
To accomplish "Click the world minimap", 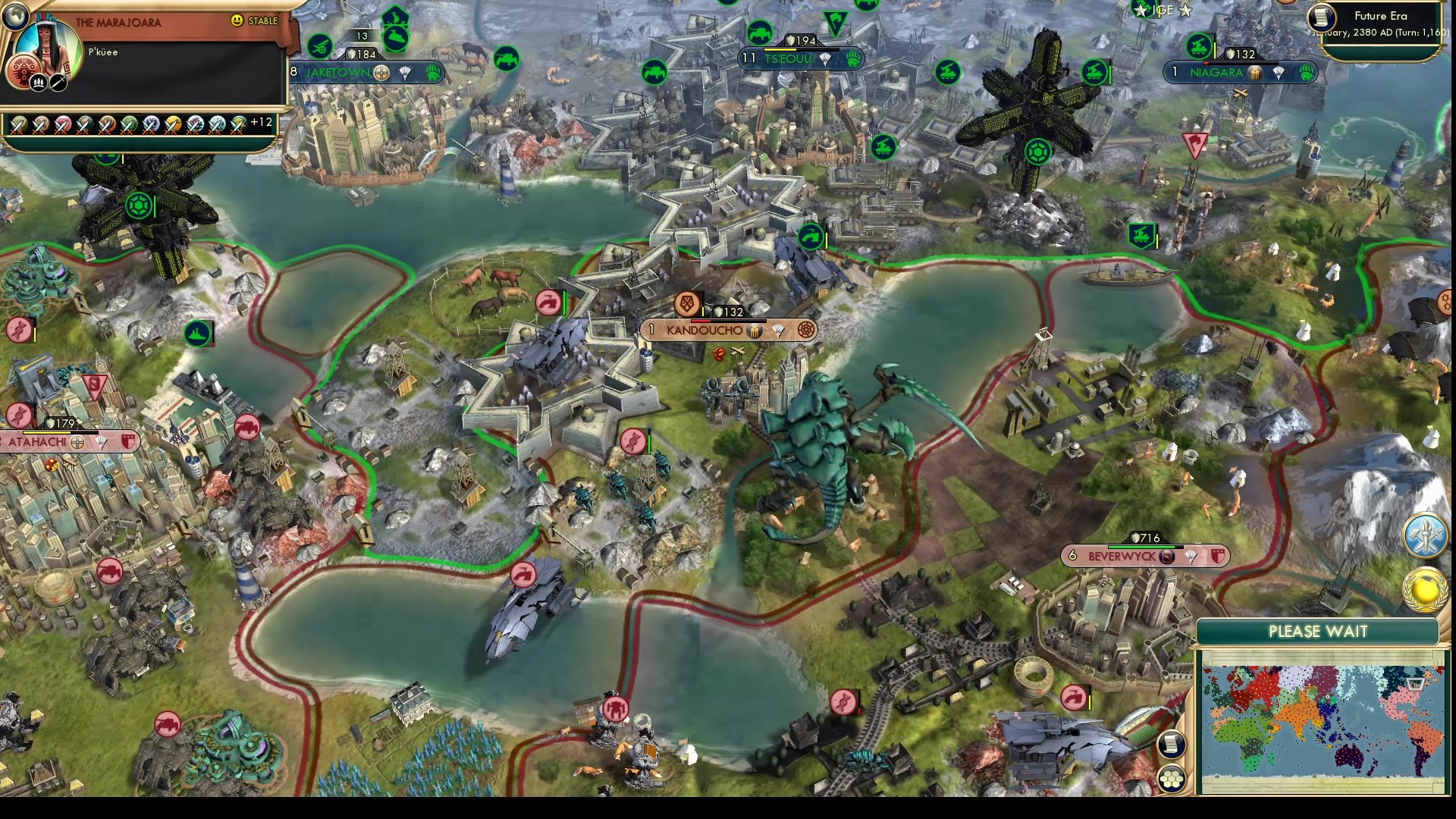I will point(1323,721).
